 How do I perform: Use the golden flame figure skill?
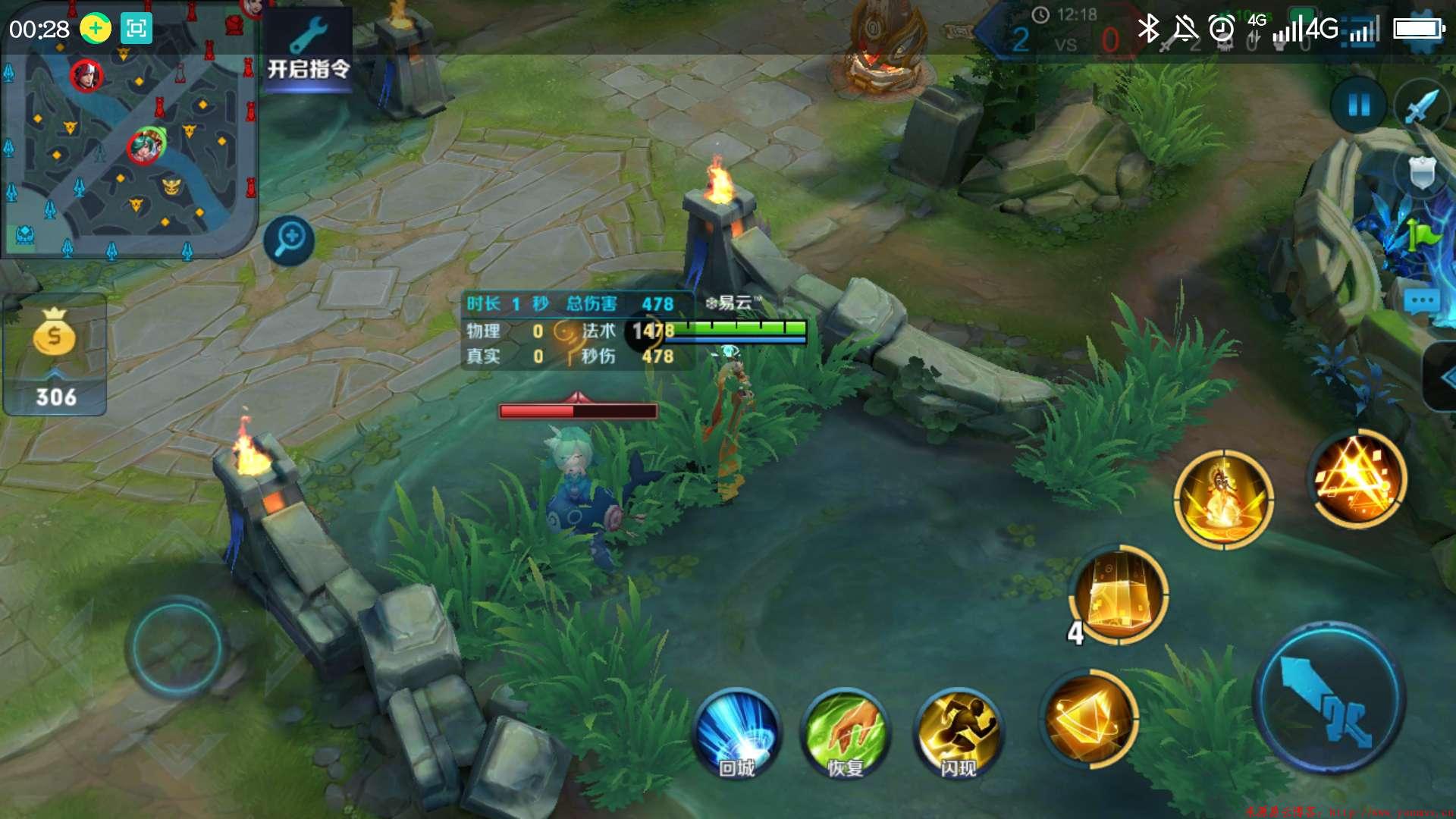[1223, 497]
